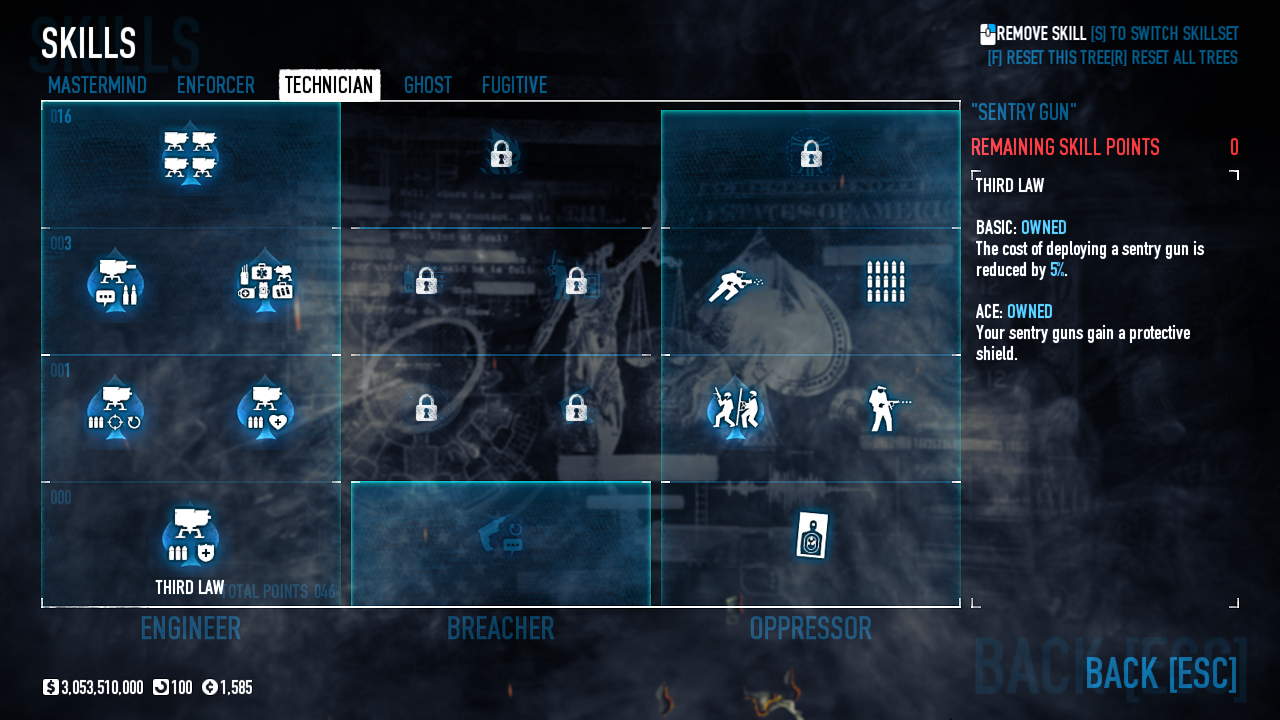Choose the multiple deployables equipment skill
The image size is (1280, 720).
point(265,282)
